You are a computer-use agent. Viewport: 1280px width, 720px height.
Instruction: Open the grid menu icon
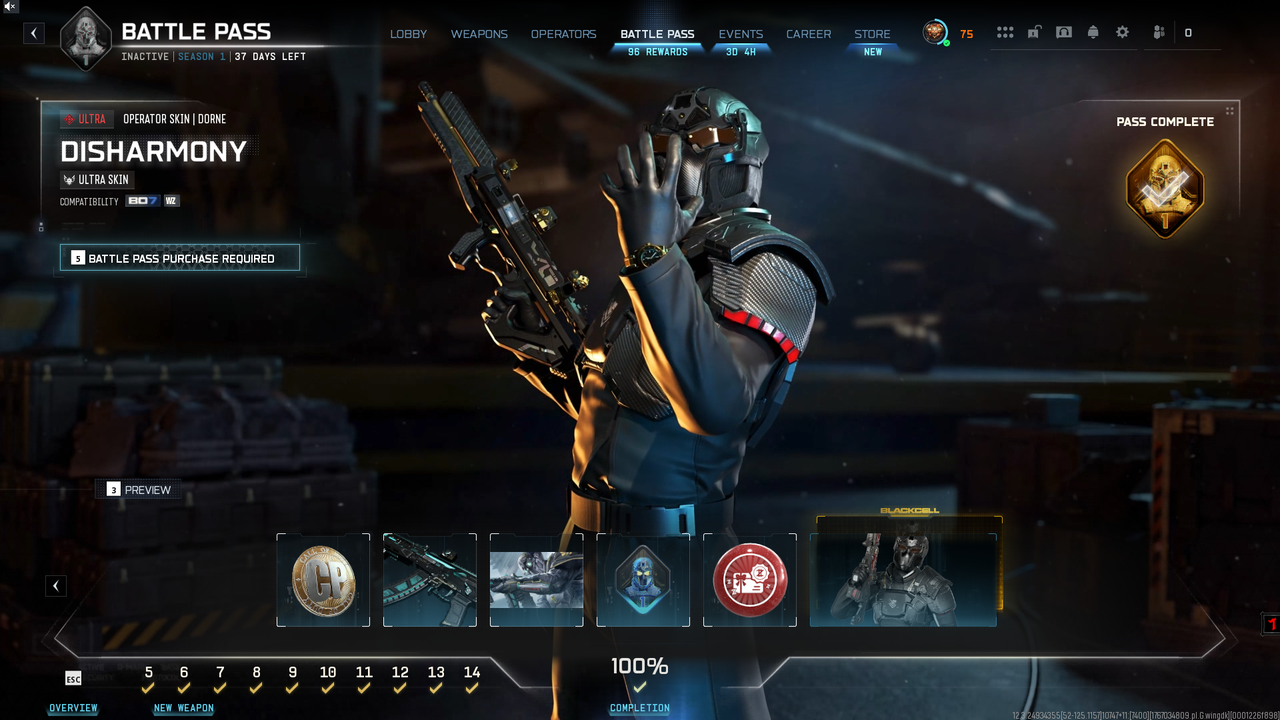1005,33
